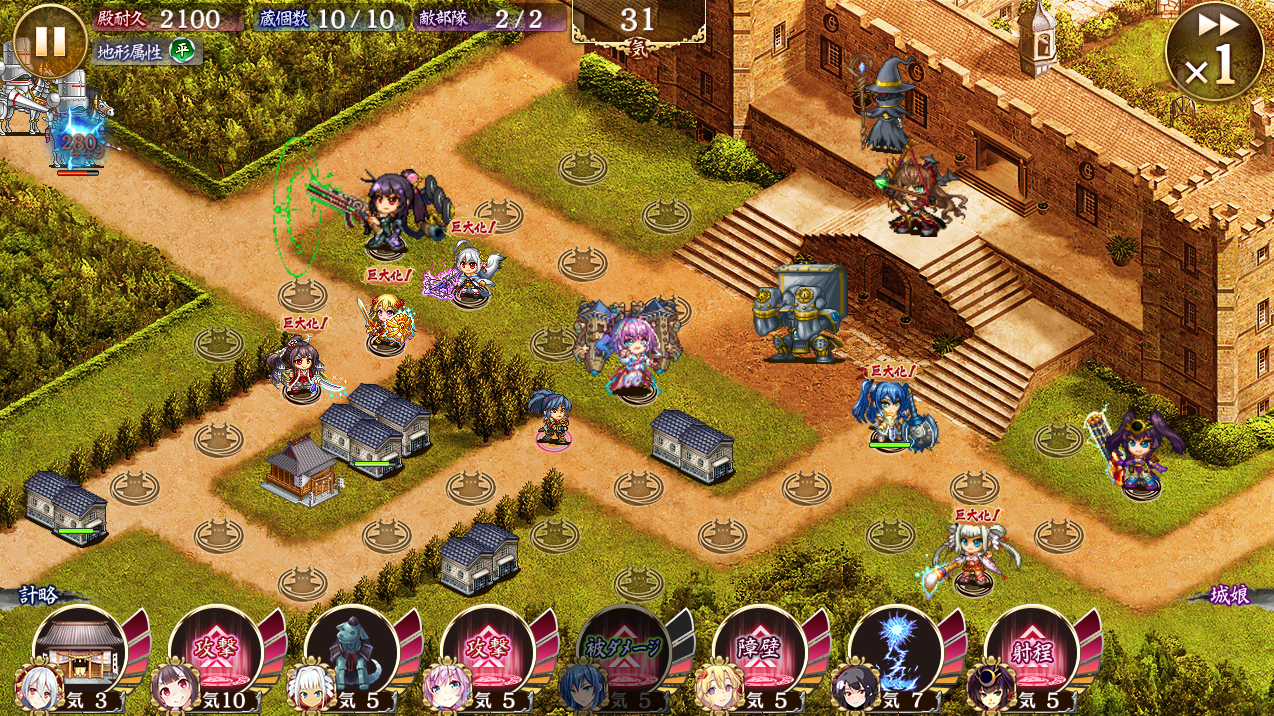Pause the battle with the pause button

pos(50,42)
